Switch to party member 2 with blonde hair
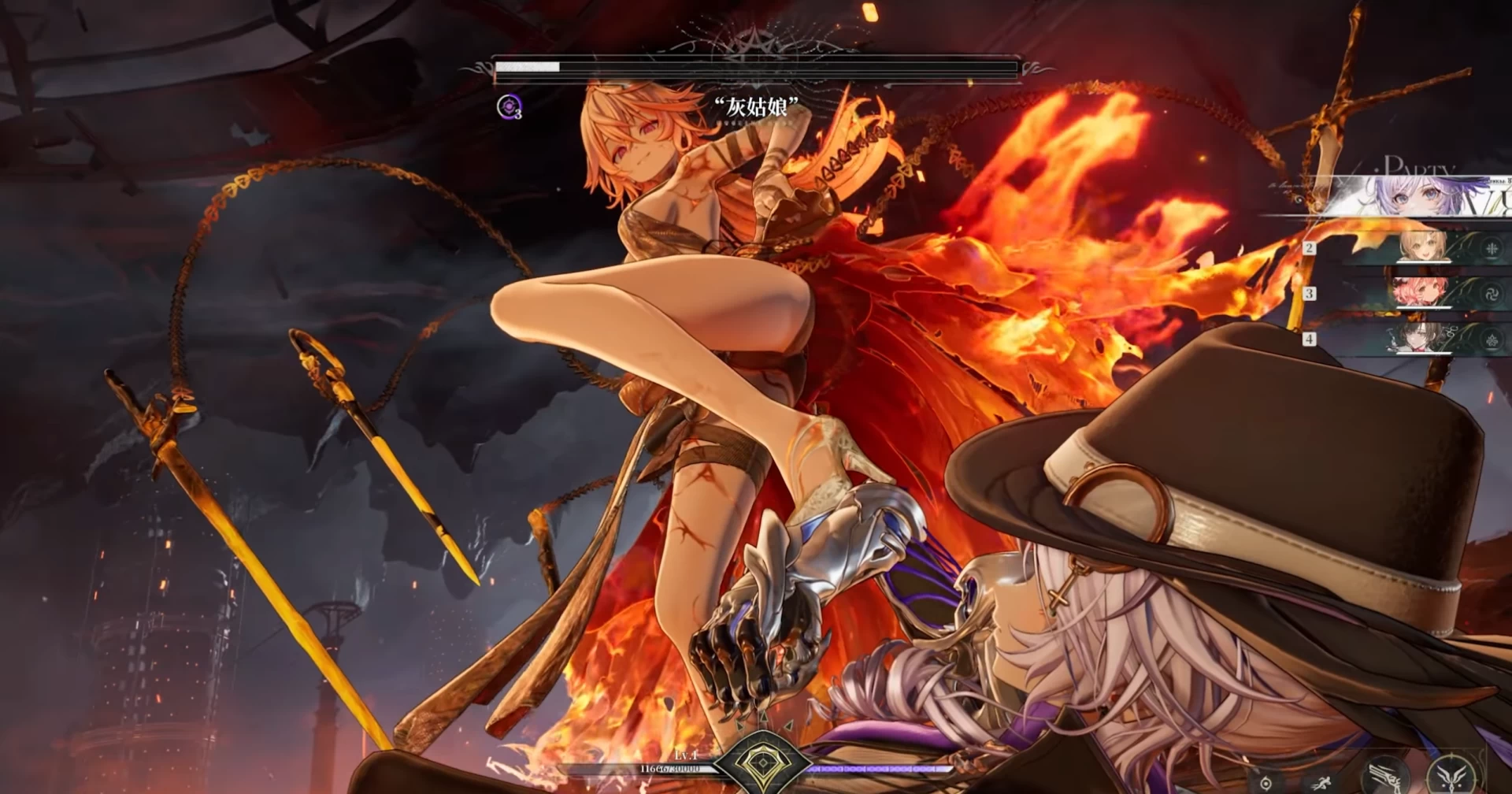Viewport: 1512px width, 794px height. (1422, 247)
